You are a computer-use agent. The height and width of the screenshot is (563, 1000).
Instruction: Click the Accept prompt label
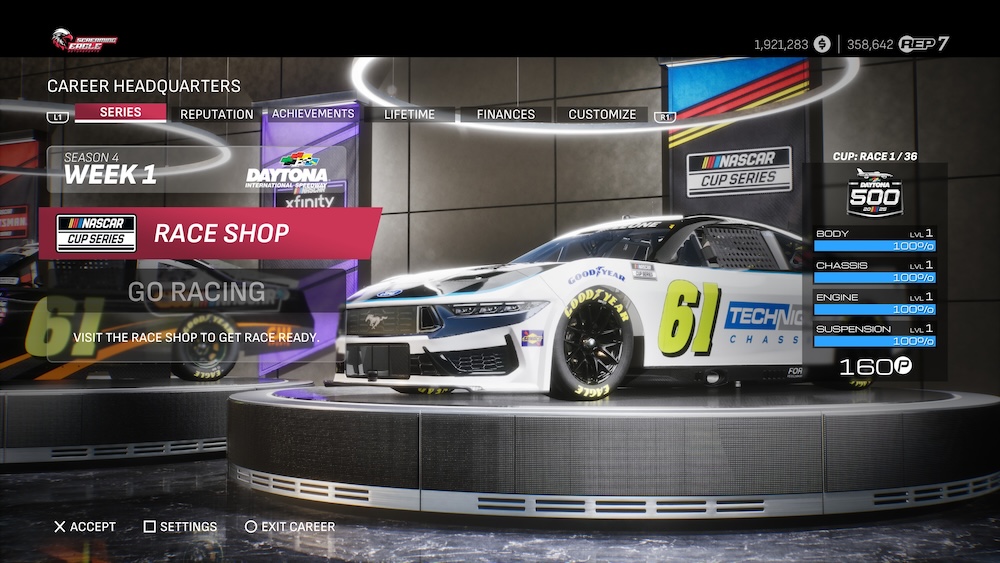(92, 527)
